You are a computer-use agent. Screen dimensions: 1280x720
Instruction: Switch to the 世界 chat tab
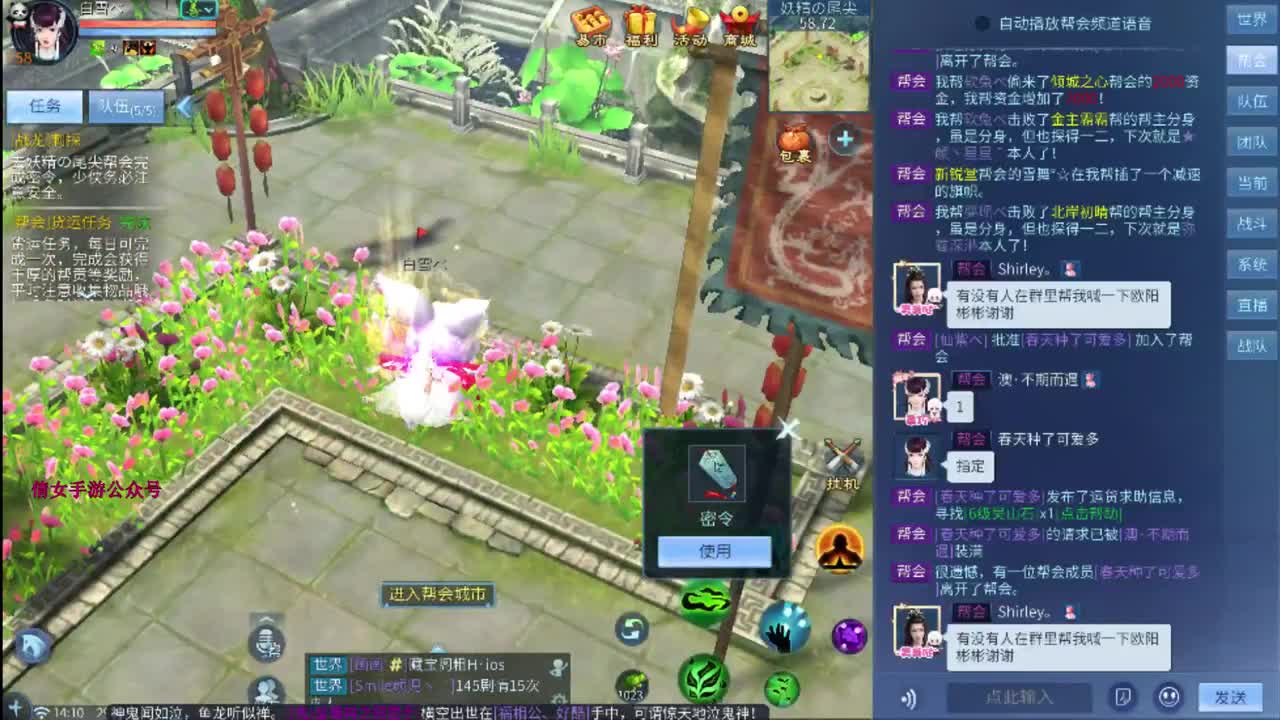(1253, 18)
